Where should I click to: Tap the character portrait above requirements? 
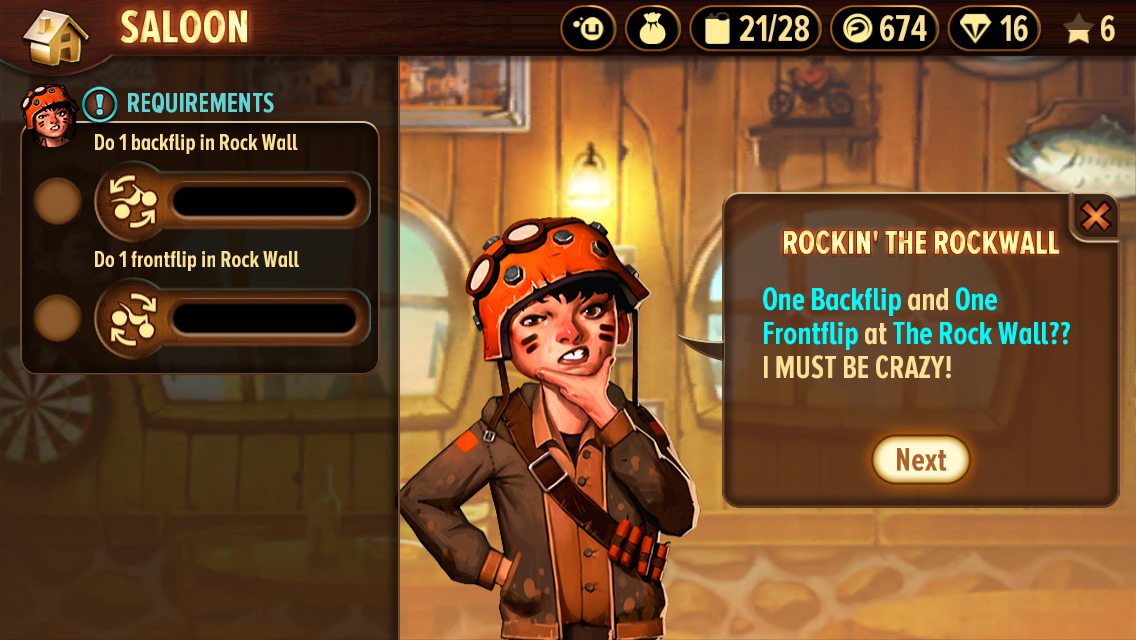(x=48, y=115)
